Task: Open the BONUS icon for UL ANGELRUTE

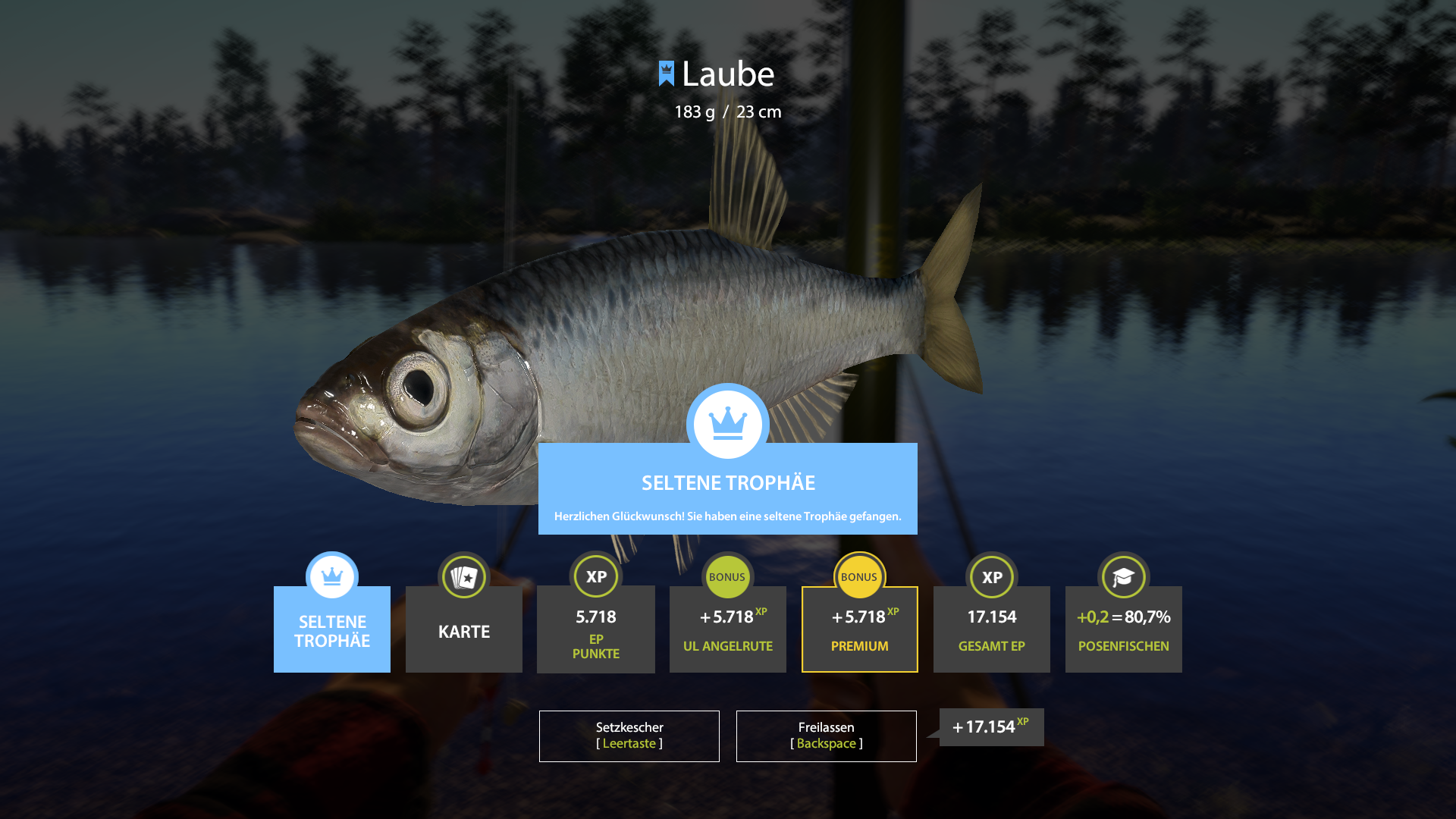Action: pyautogui.click(x=727, y=577)
